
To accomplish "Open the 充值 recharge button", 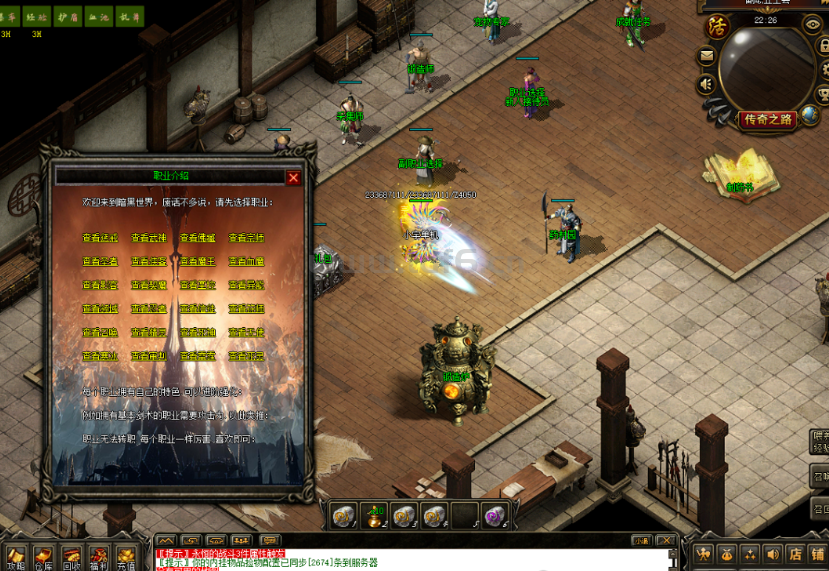I will click(125, 556).
